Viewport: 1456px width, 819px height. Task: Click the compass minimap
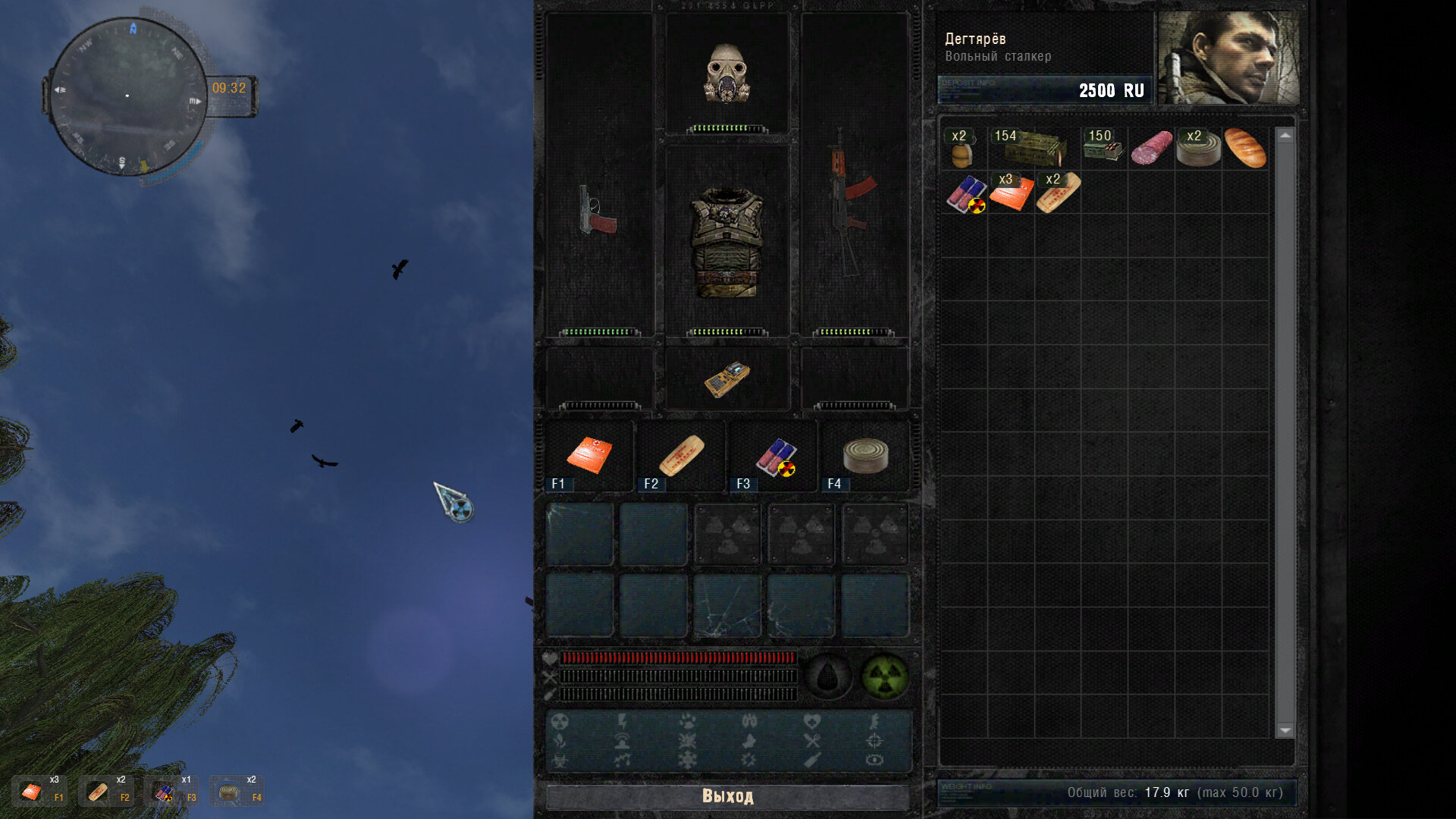tap(127, 96)
